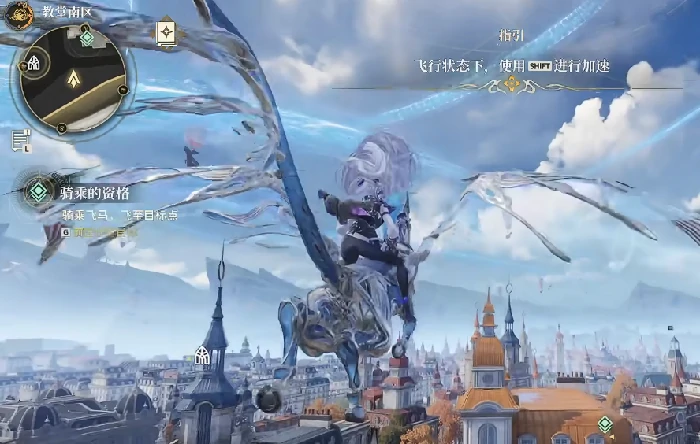Image resolution: width=700 pixels, height=444 pixels.
Task: Click the green quest marker on the minimap
Action: (87, 37)
